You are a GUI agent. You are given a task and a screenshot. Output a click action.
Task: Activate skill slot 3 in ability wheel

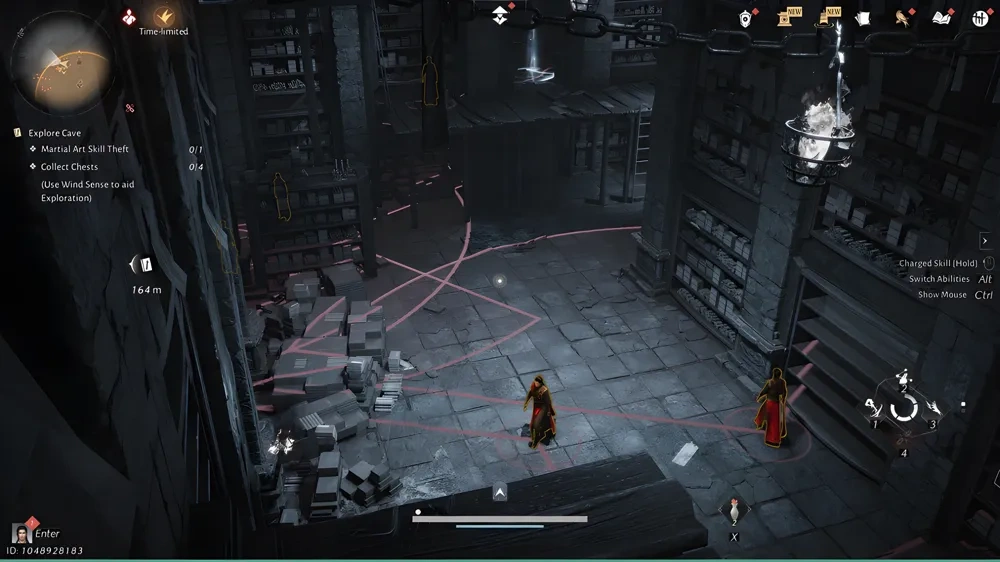coord(934,408)
